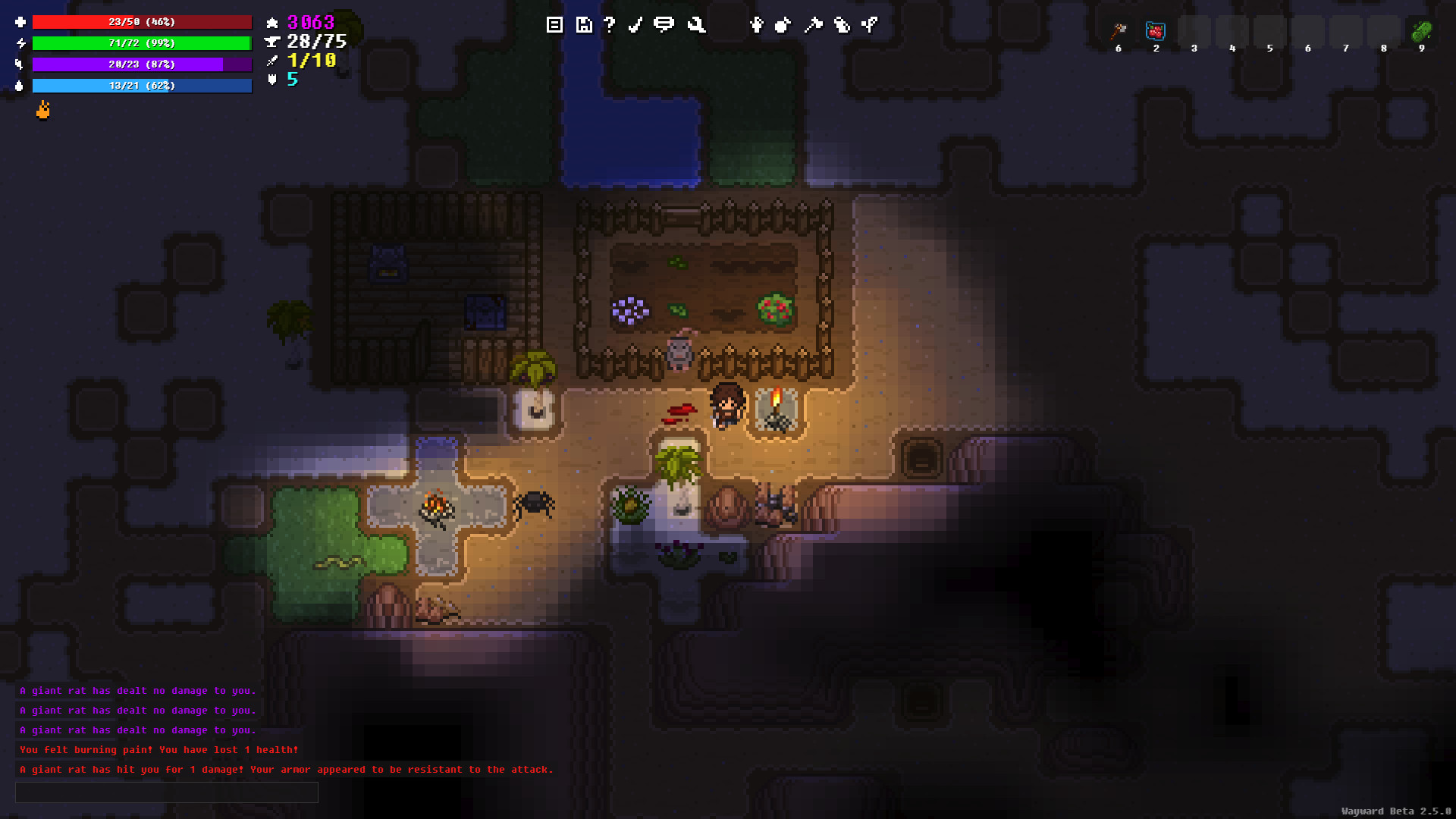Open the checkmark milestones icon

(x=635, y=25)
